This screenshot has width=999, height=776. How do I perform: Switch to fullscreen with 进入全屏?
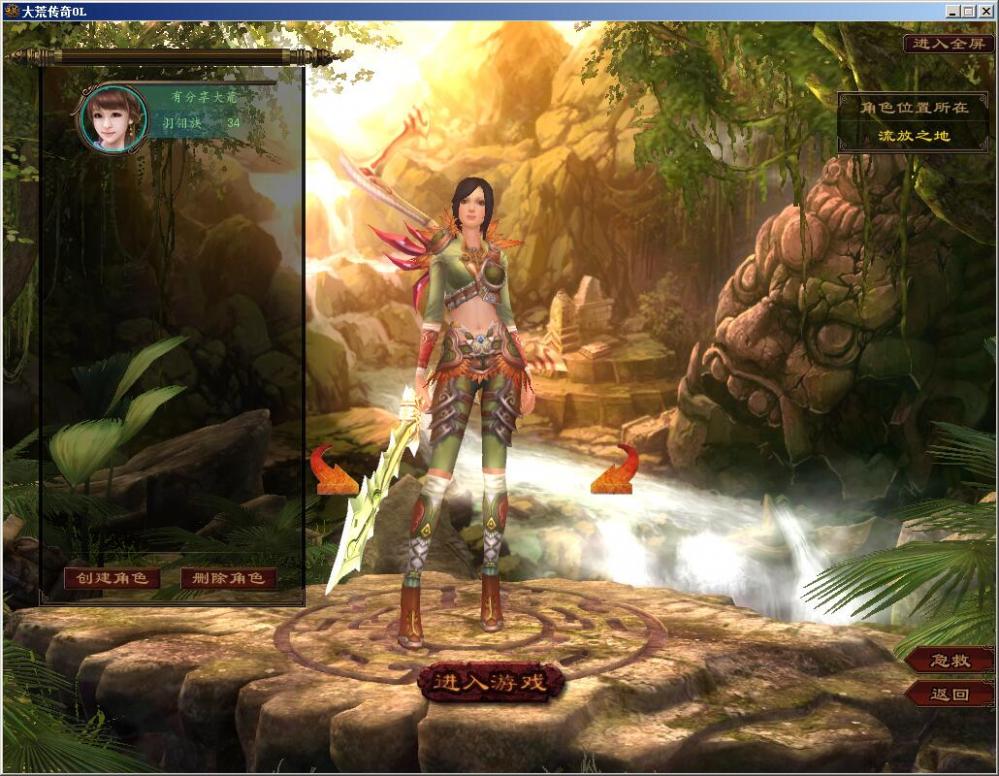(948, 44)
